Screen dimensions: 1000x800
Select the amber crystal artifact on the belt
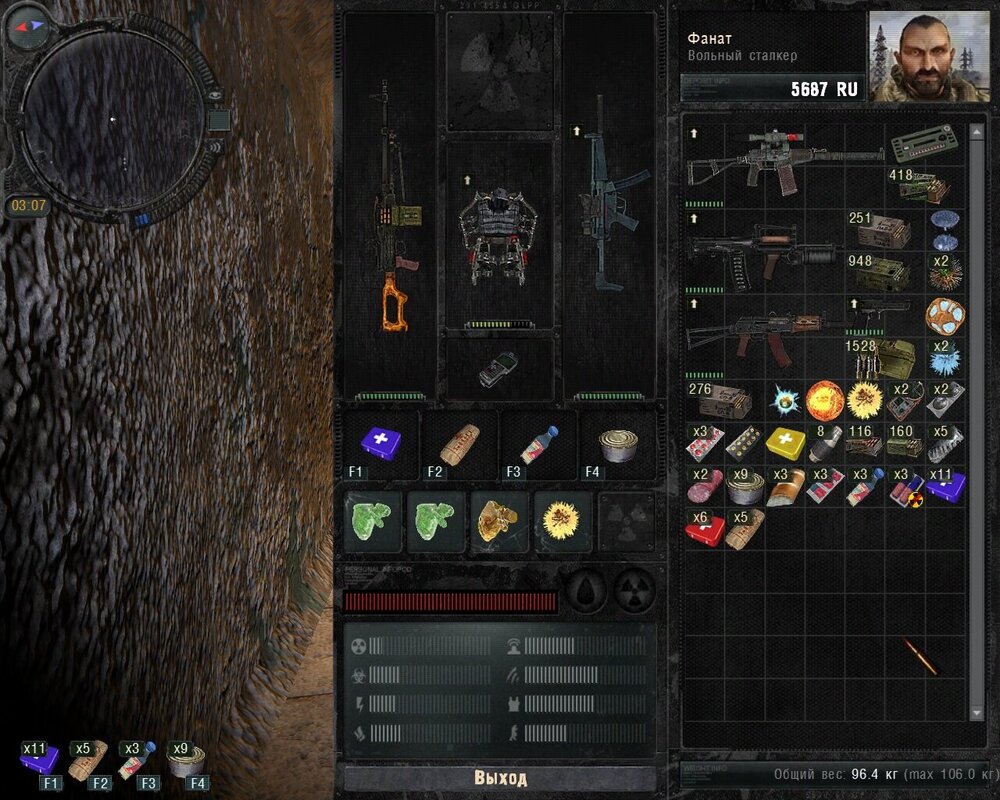(501, 520)
